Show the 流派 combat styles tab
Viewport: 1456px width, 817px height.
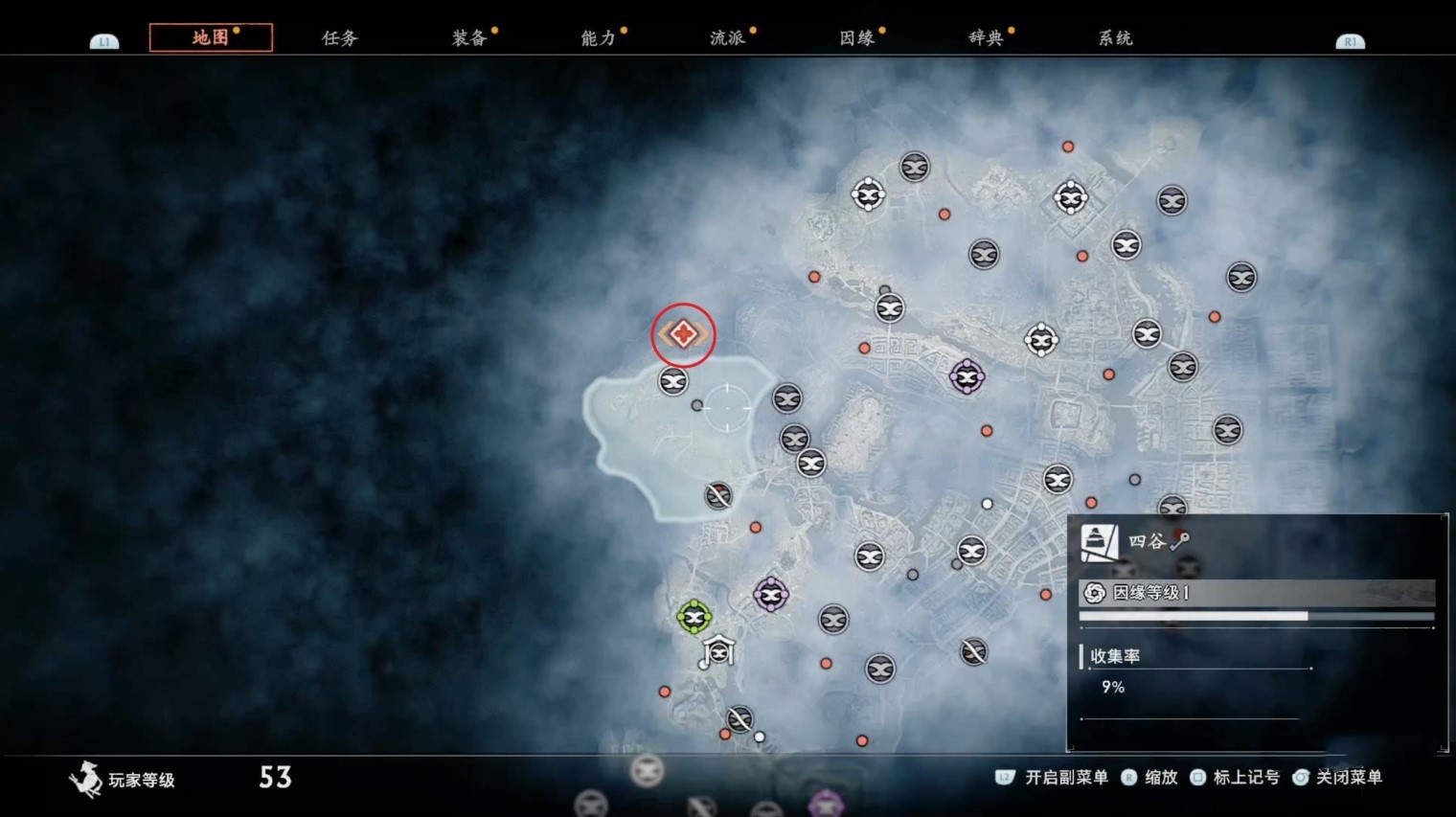click(728, 37)
